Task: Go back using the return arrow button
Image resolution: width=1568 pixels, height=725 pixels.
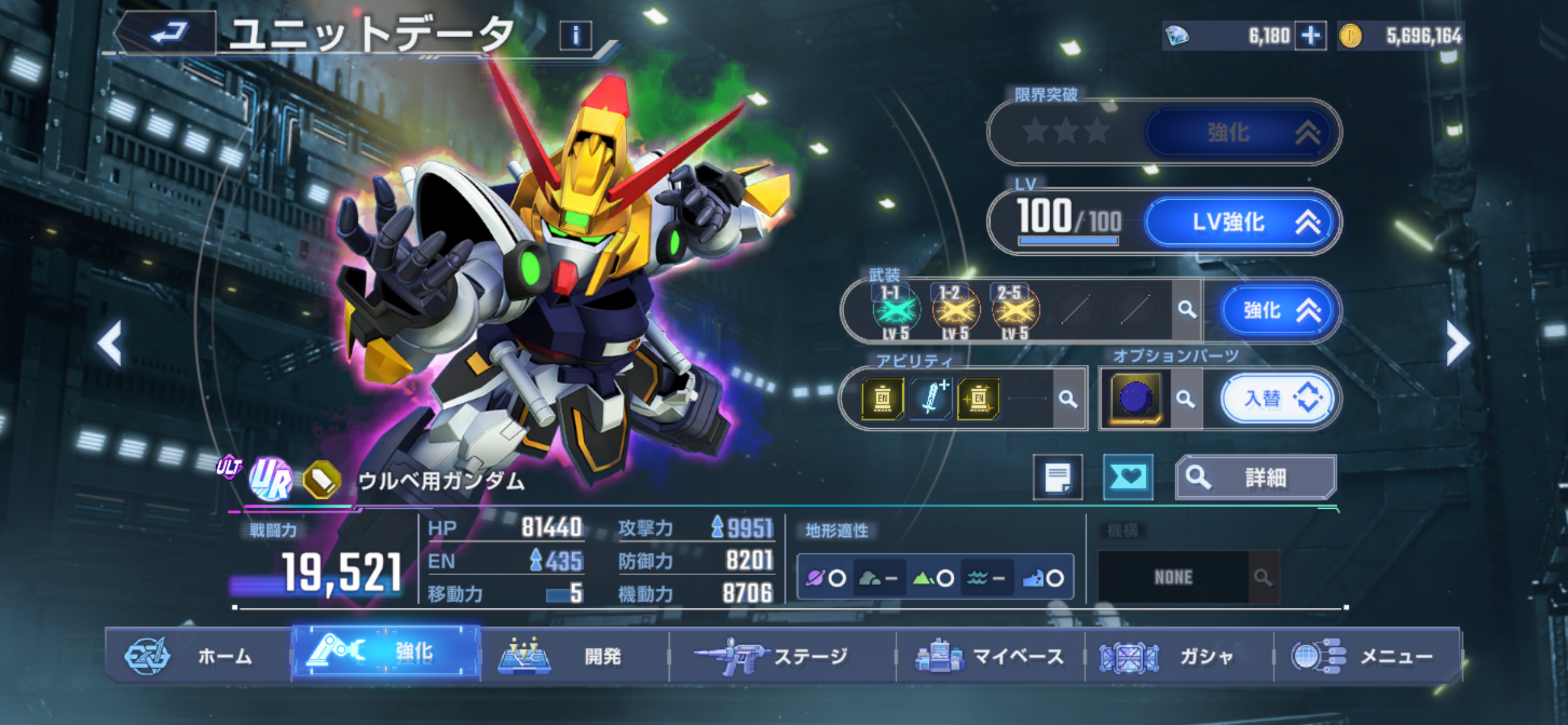Action: [168, 33]
